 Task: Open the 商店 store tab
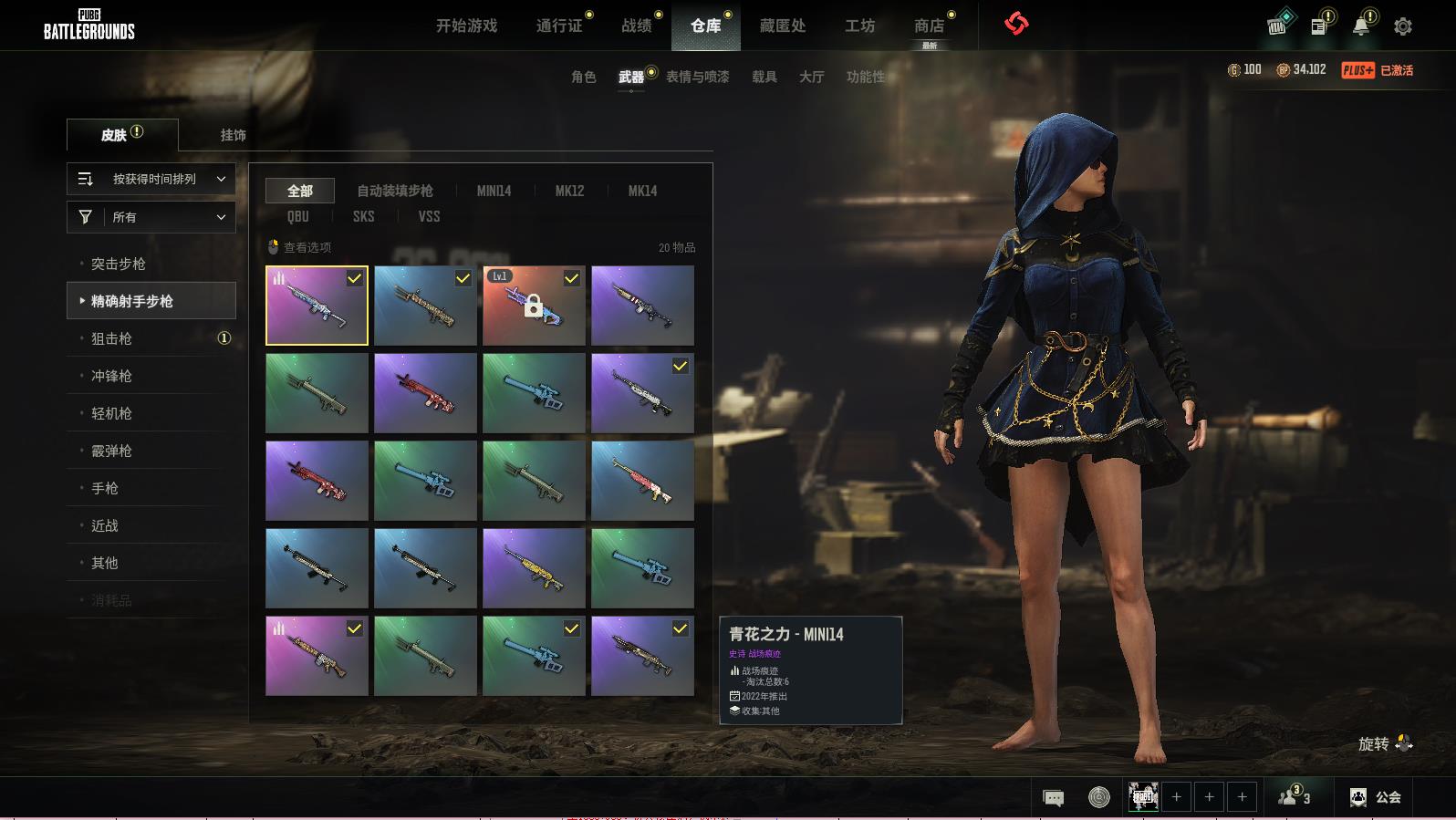tap(929, 26)
